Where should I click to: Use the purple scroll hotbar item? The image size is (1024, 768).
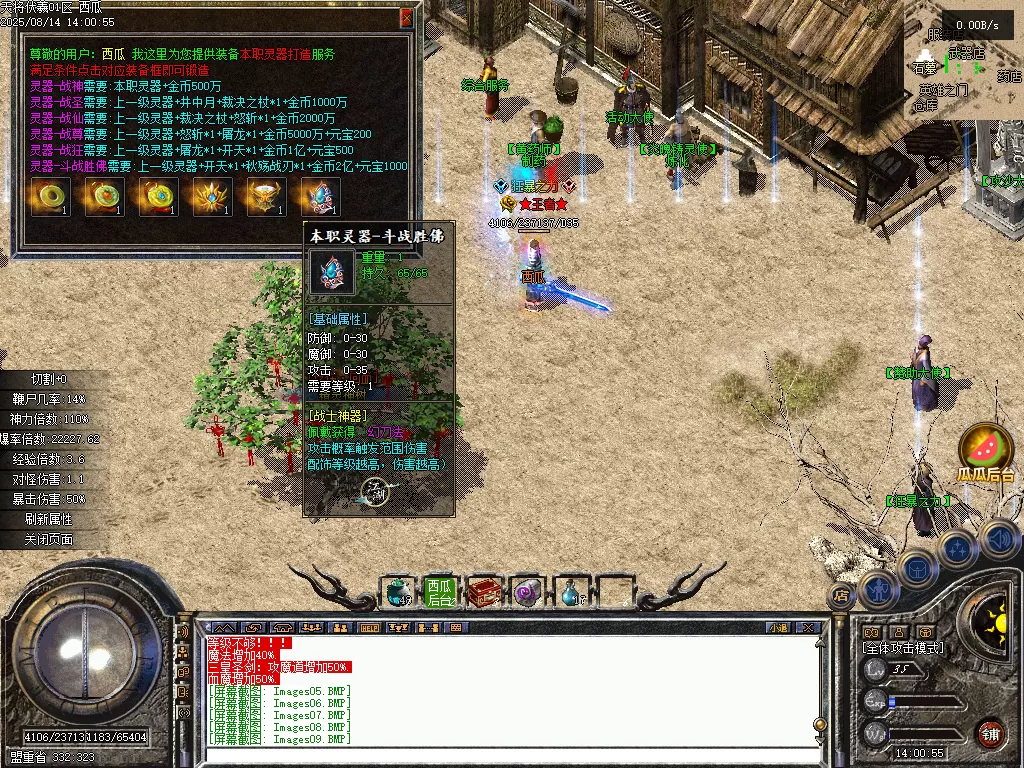[526, 592]
